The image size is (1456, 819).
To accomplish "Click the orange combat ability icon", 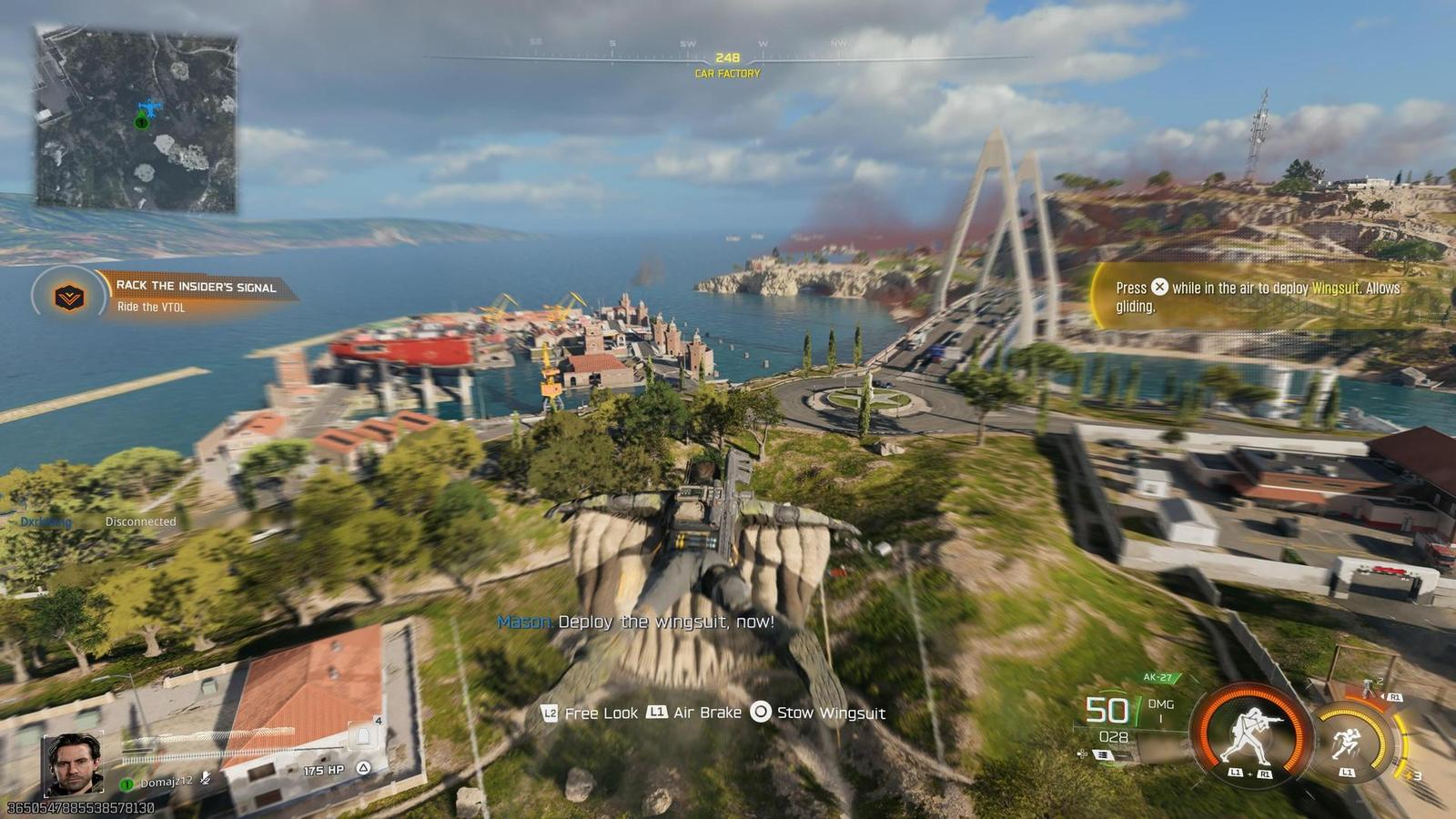I will pyautogui.click(x=1253, y=731).
